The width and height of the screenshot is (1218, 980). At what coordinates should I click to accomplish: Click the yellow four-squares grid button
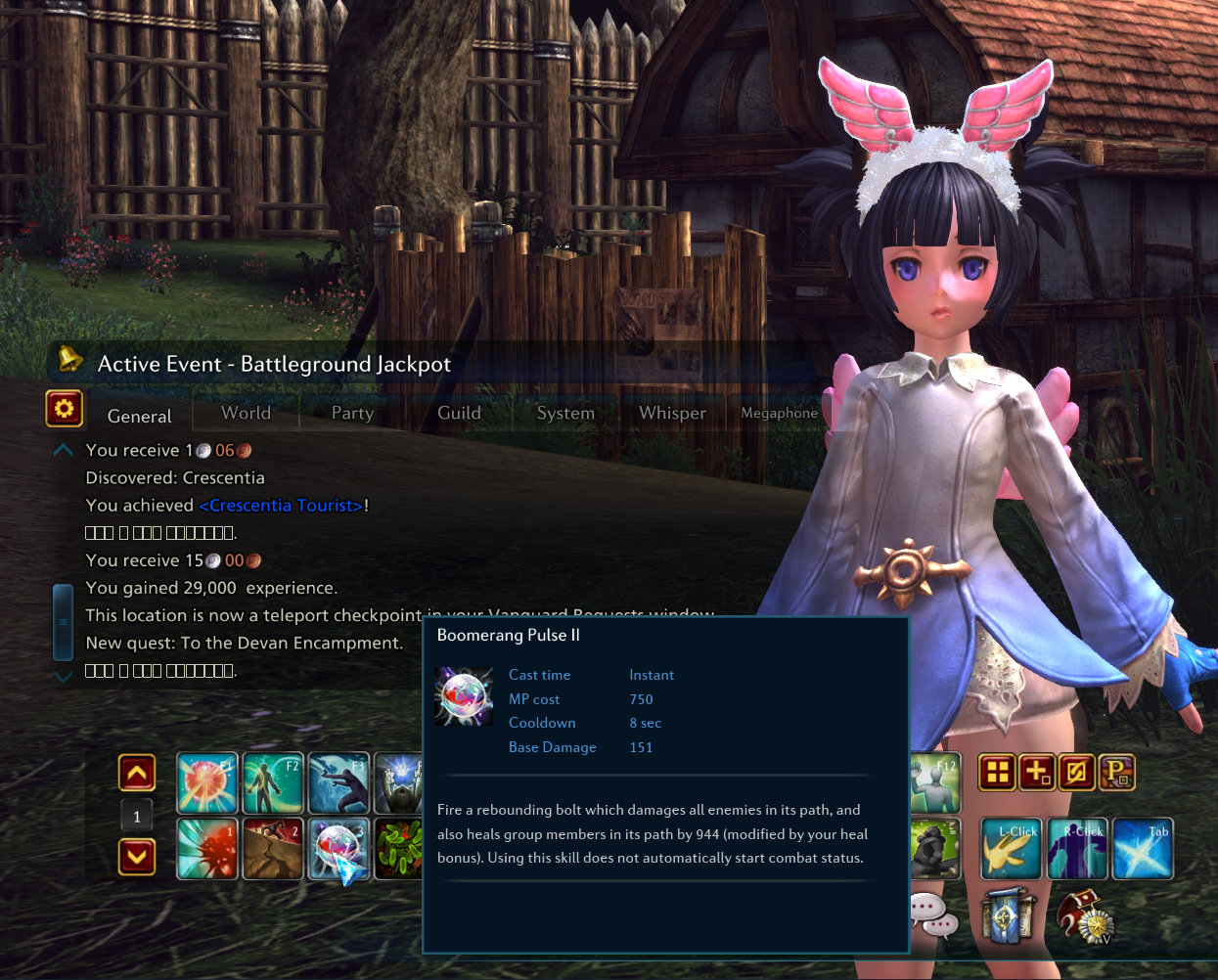click(997, 773)
